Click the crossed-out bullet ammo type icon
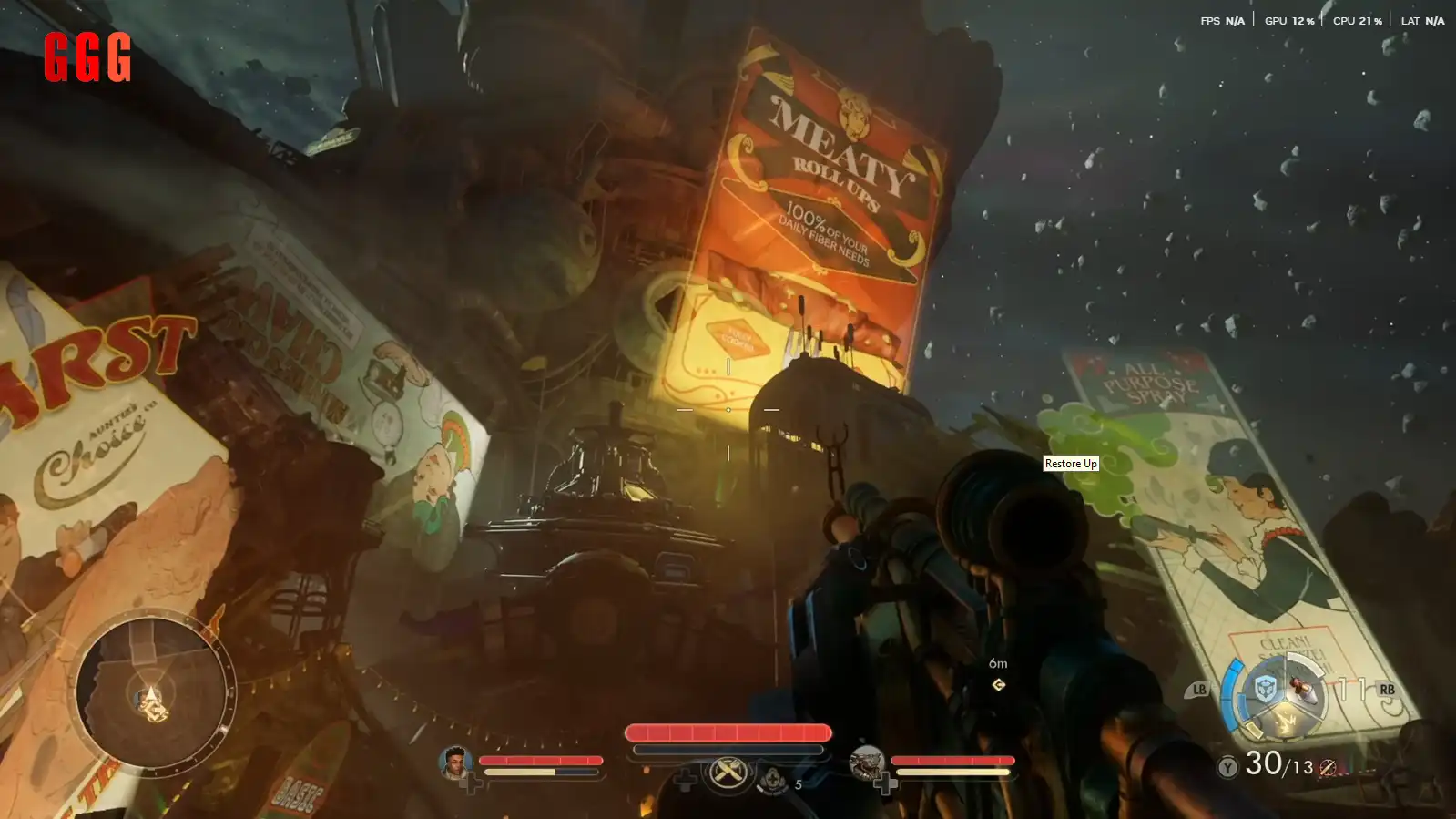 point(1328,768)
